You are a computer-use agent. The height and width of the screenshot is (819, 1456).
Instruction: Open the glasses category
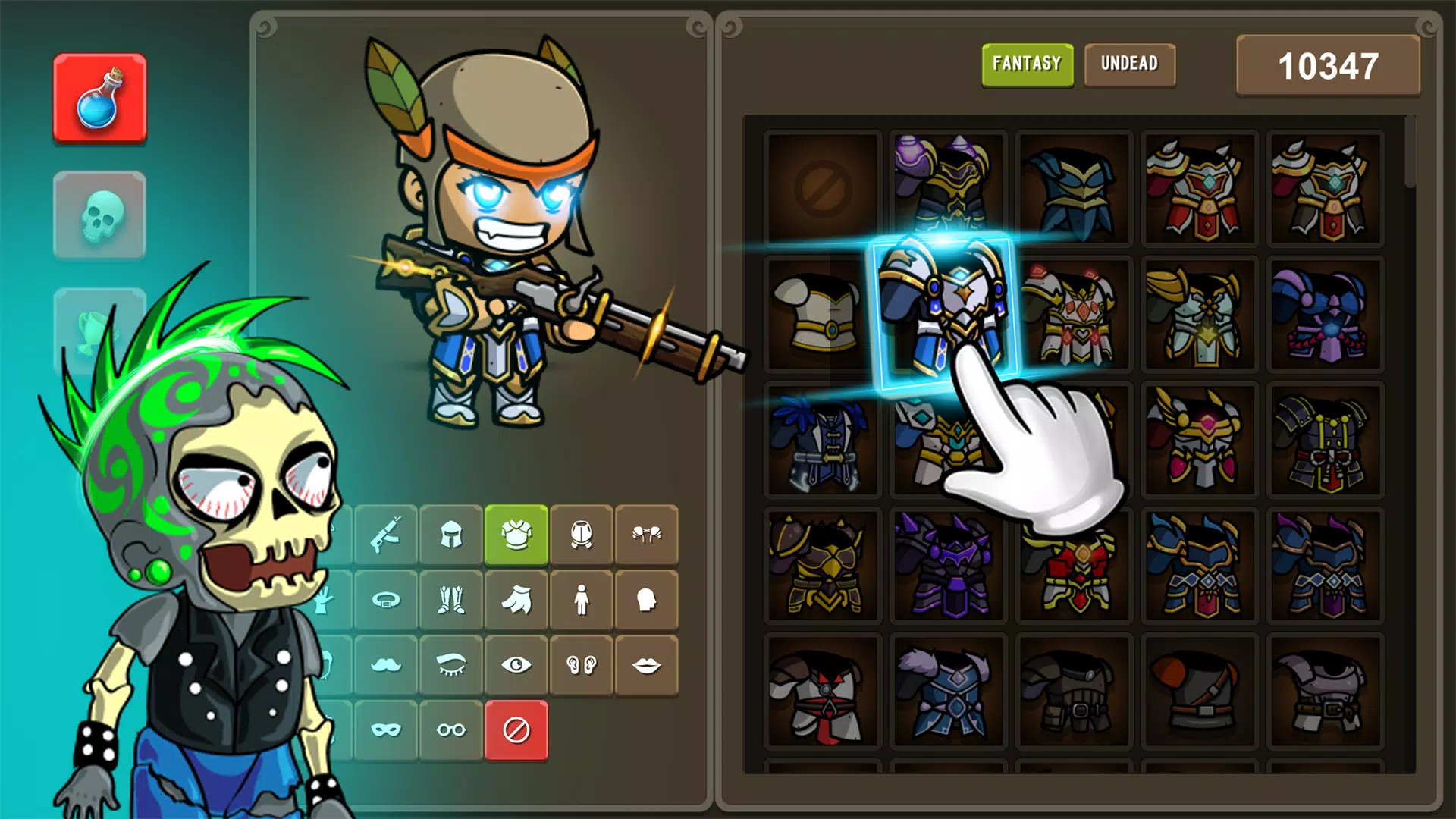[451, 730]
